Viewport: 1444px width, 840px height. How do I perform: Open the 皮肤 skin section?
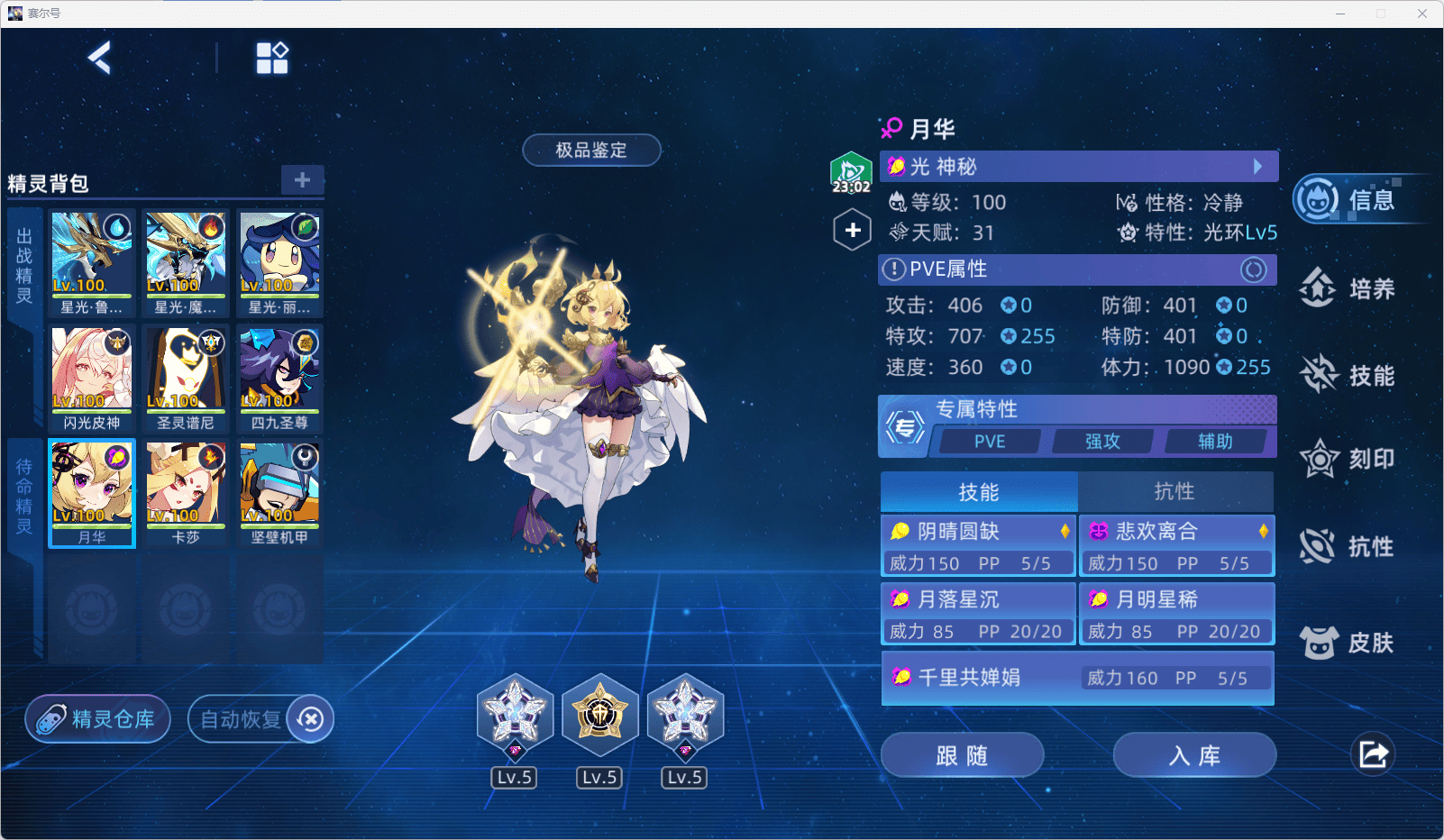tap(1348, 643)
